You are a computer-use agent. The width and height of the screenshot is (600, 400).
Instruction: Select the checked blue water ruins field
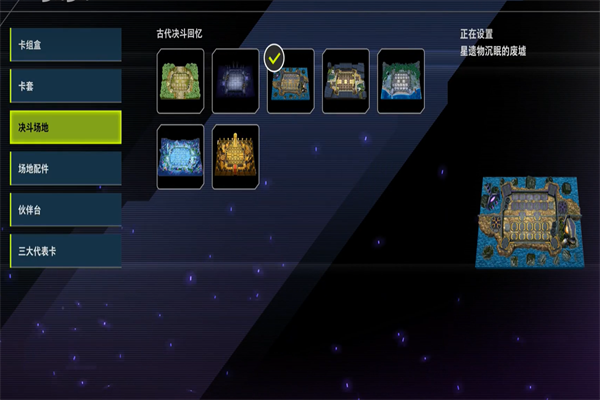click(x=291, y=82)
